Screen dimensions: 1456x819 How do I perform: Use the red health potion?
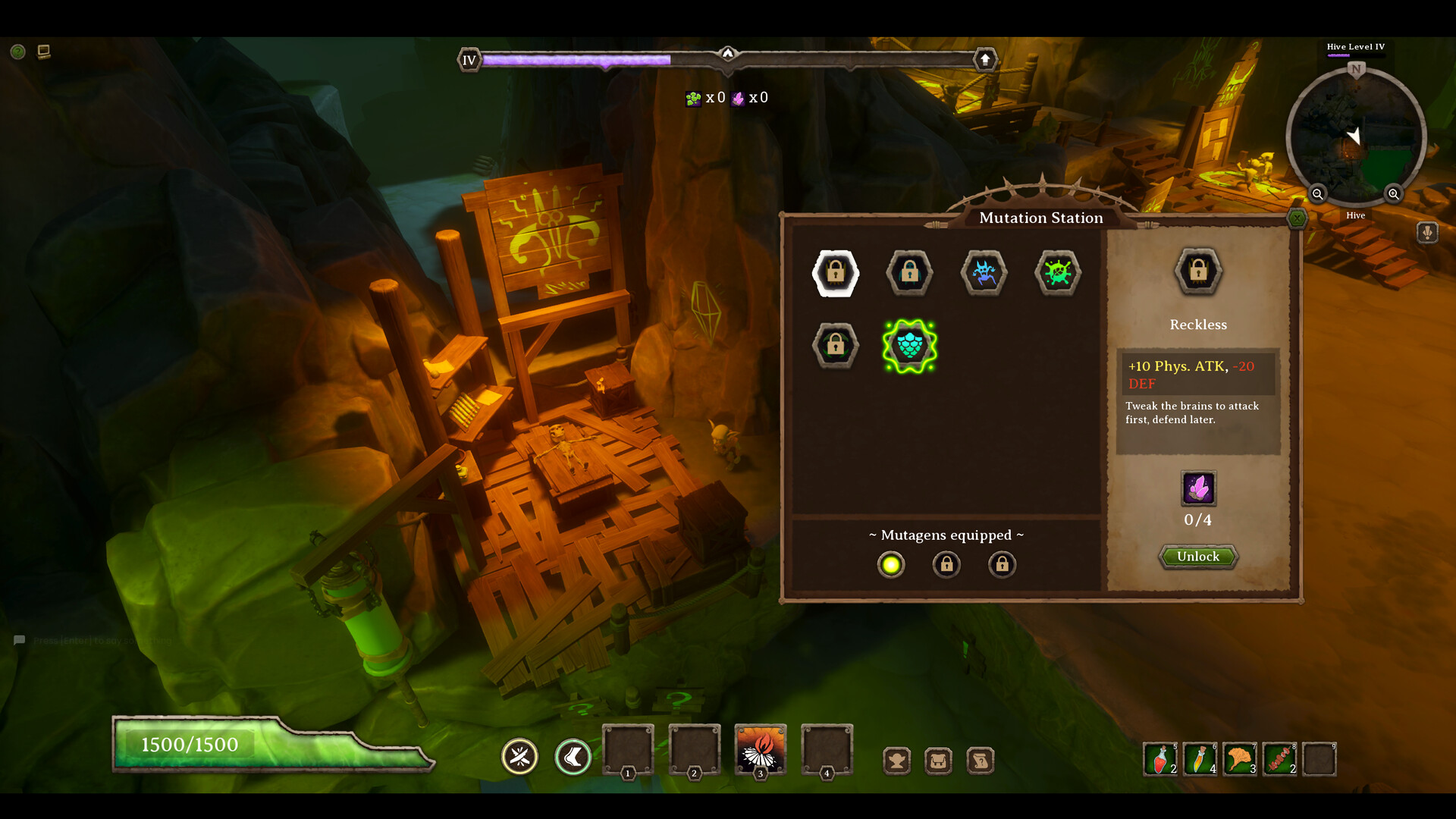coord(1160,759)
